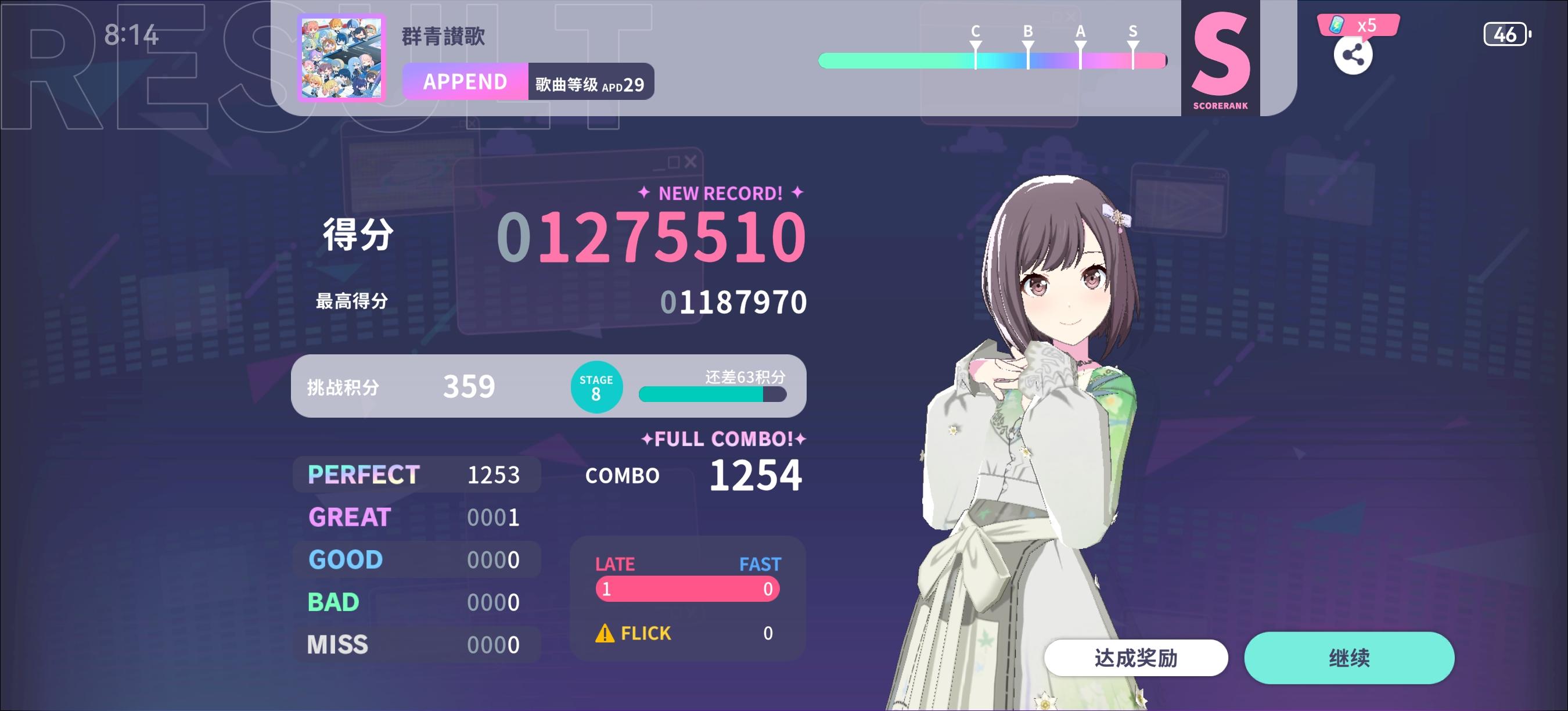Tap the 挑战积分 value 359
Image resolution: width=1568 pixels, height=711 pixels.
[469, 386]
